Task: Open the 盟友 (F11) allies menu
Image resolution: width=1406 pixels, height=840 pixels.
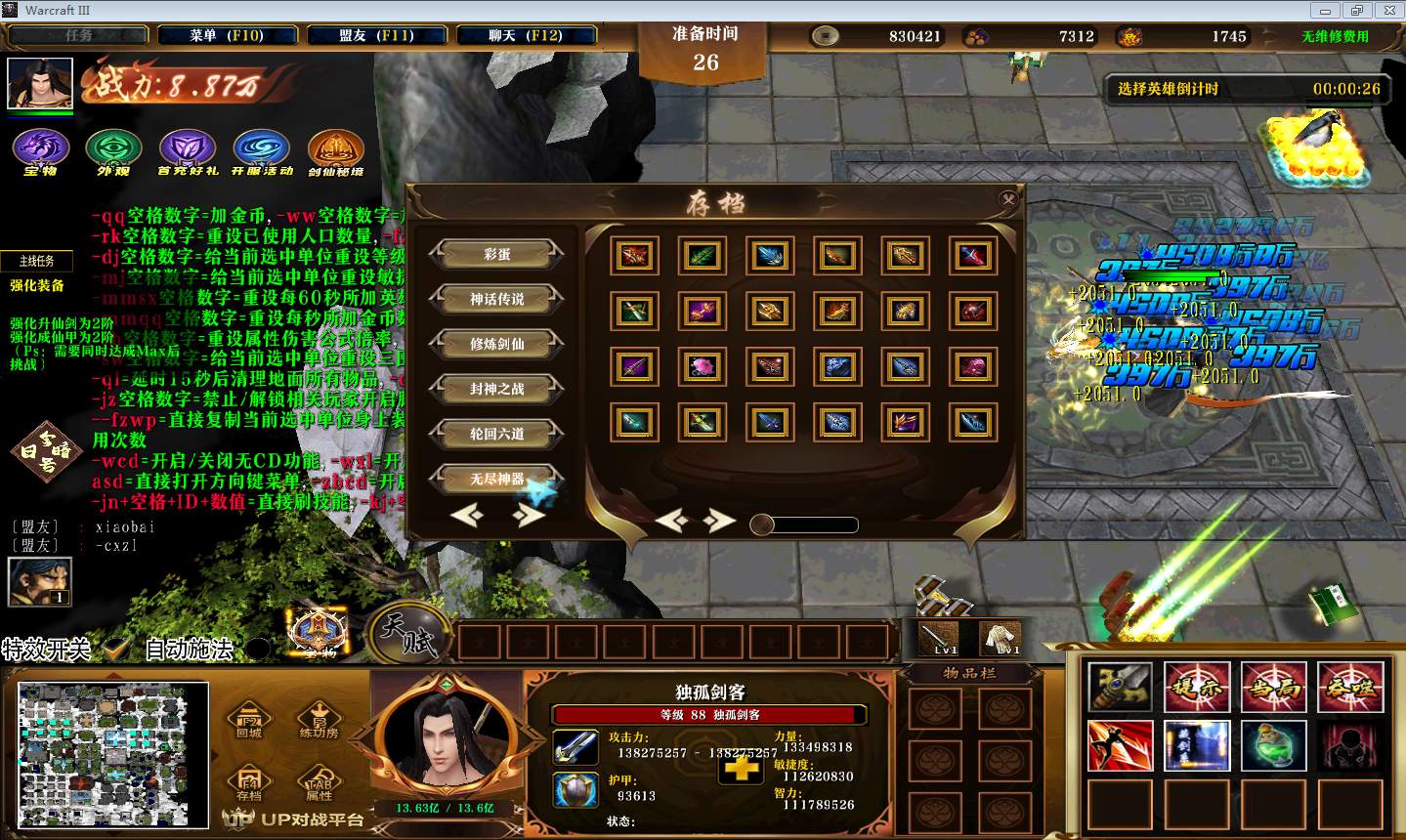Action: [376, 35]
